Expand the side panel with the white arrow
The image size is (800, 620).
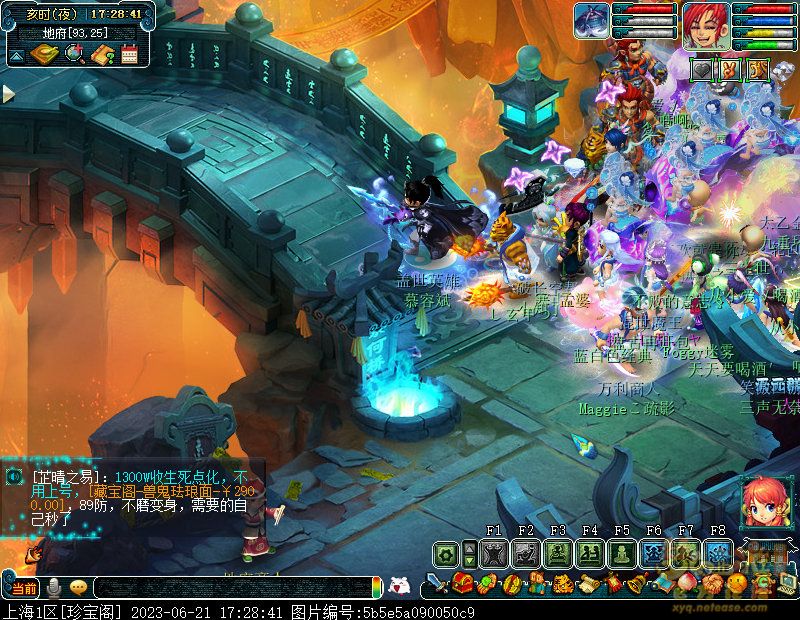click(8, 94)
